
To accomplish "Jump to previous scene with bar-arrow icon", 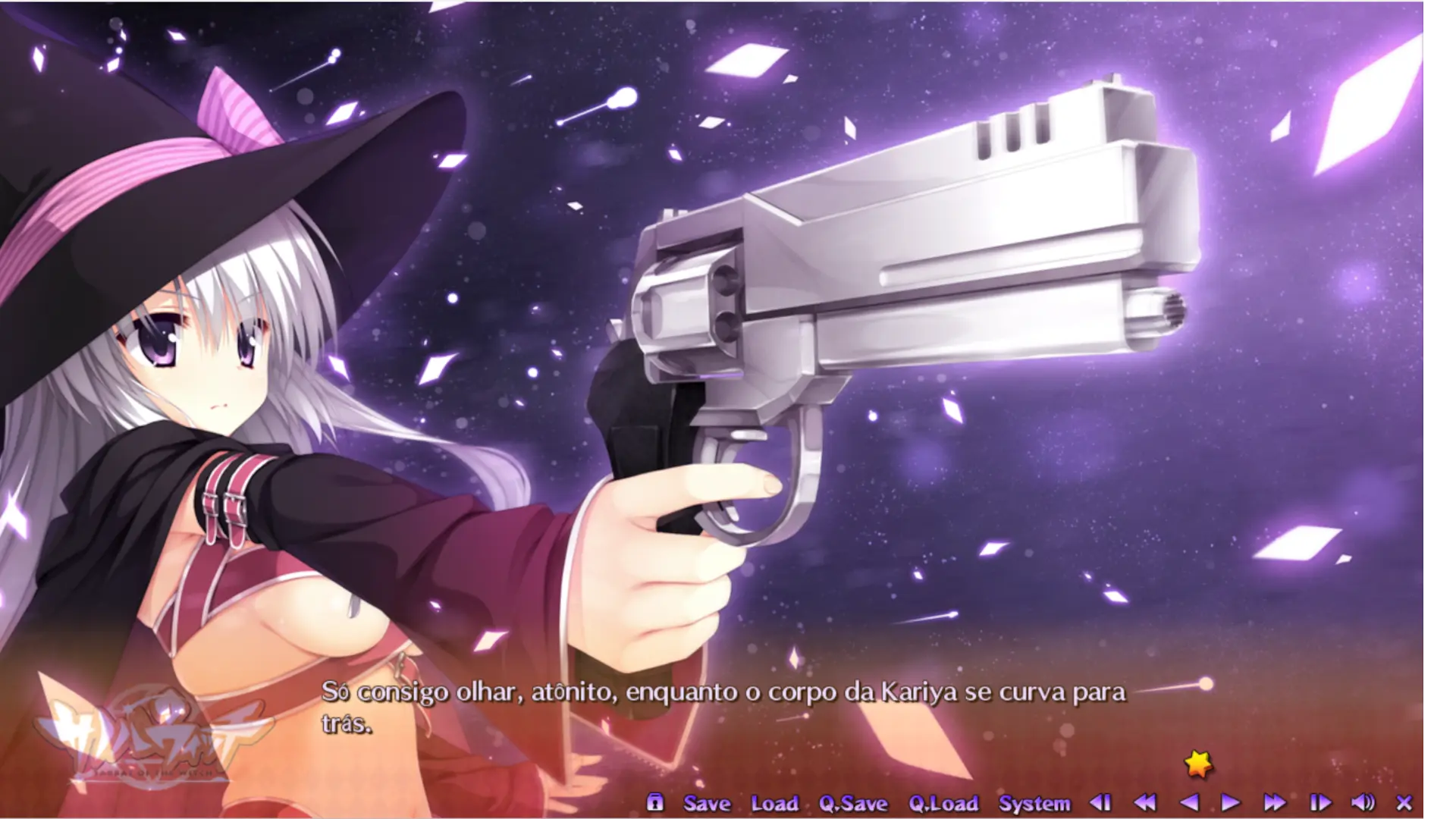I will pyautogui.click(x=1100, y=802).
